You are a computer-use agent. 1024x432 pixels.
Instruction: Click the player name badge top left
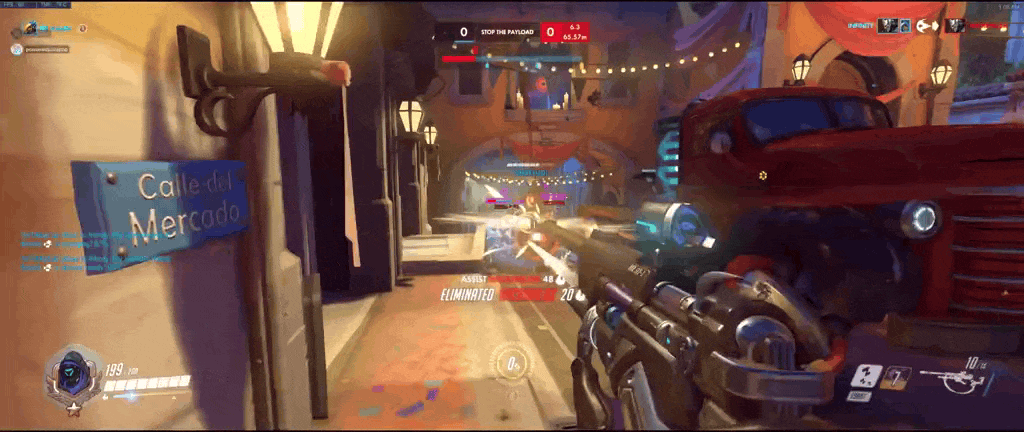tap(45, 28)
